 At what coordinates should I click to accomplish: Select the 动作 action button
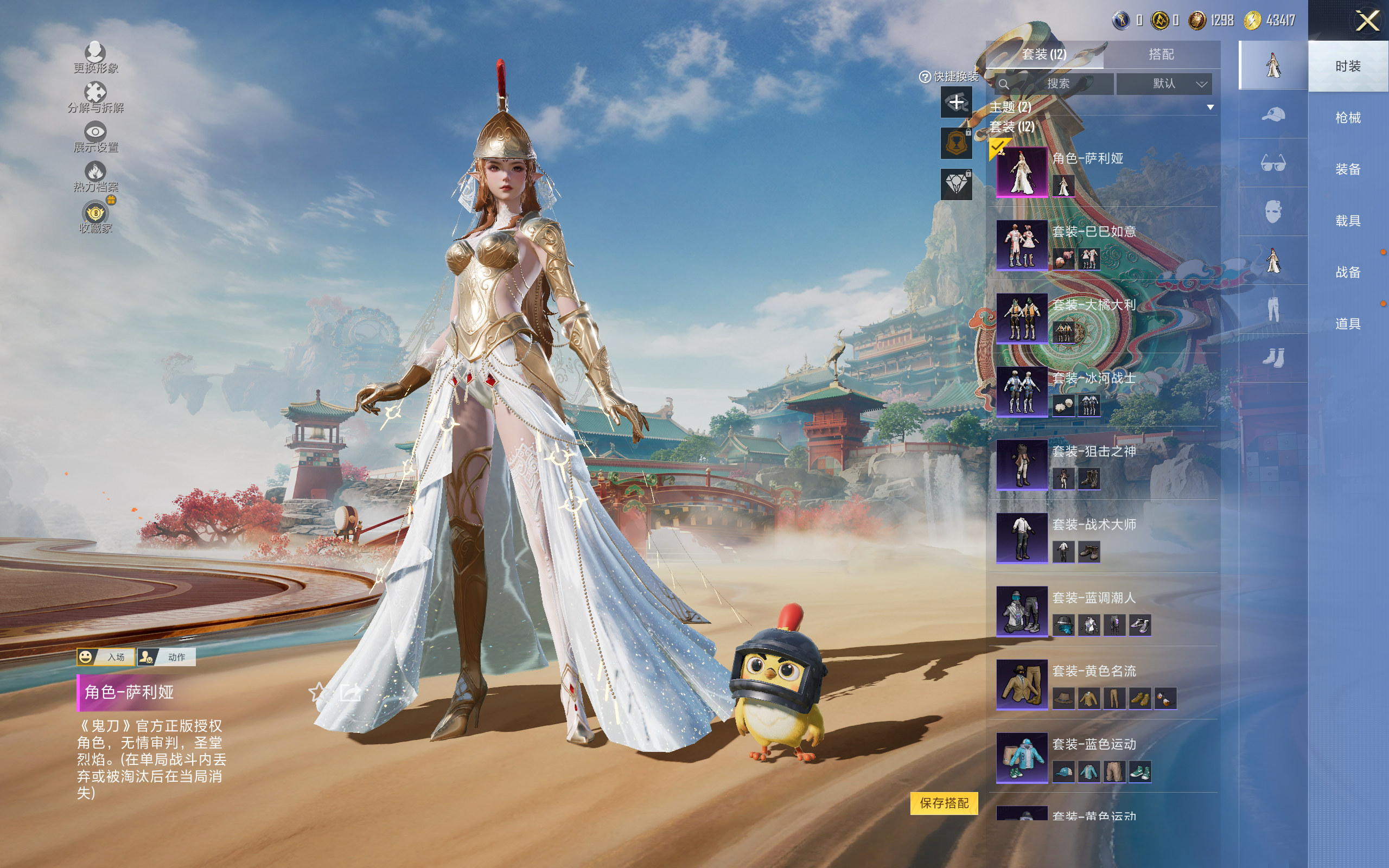pyautogui.click(x=167, y=657)
